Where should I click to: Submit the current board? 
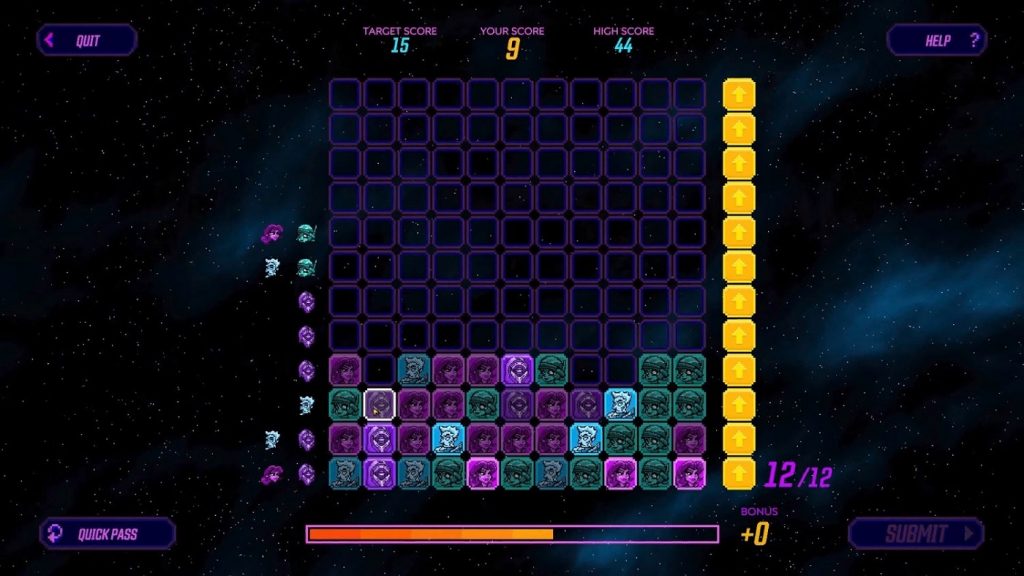(916, 534)
